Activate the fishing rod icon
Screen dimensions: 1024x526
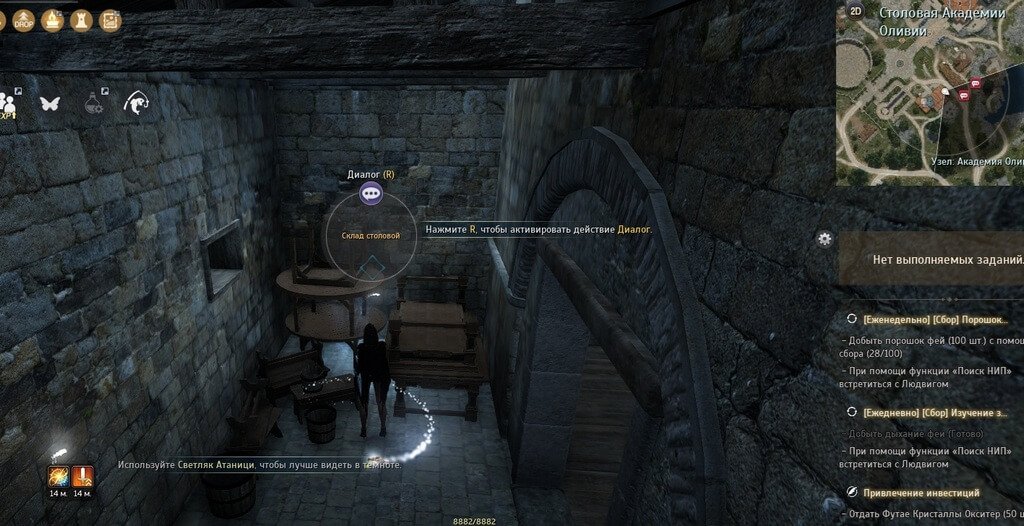(x=136, y=102)
